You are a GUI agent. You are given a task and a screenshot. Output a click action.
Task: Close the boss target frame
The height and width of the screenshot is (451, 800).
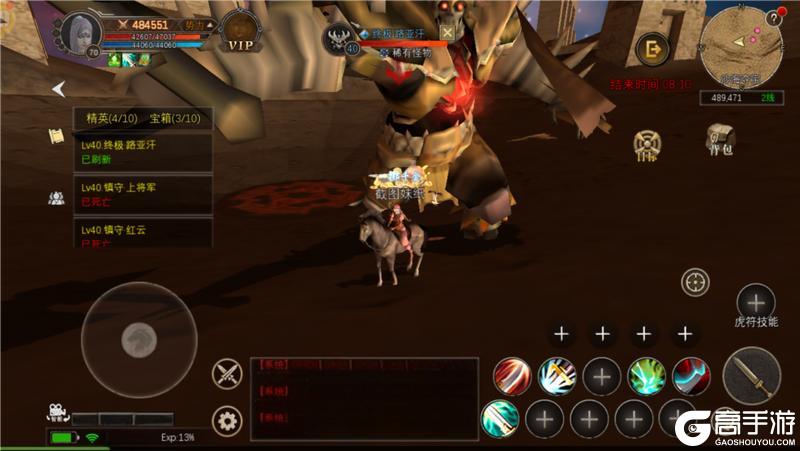coord(447,32)
